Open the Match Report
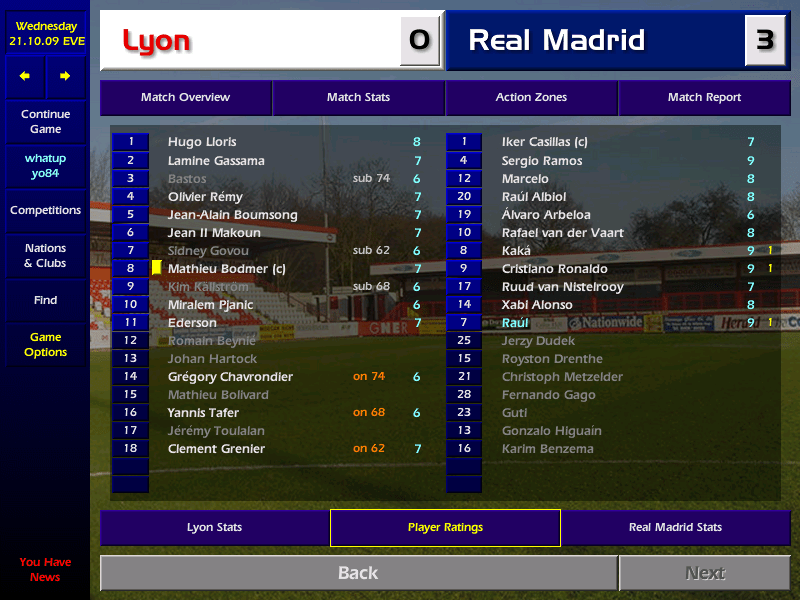 [x=704, y=97]
